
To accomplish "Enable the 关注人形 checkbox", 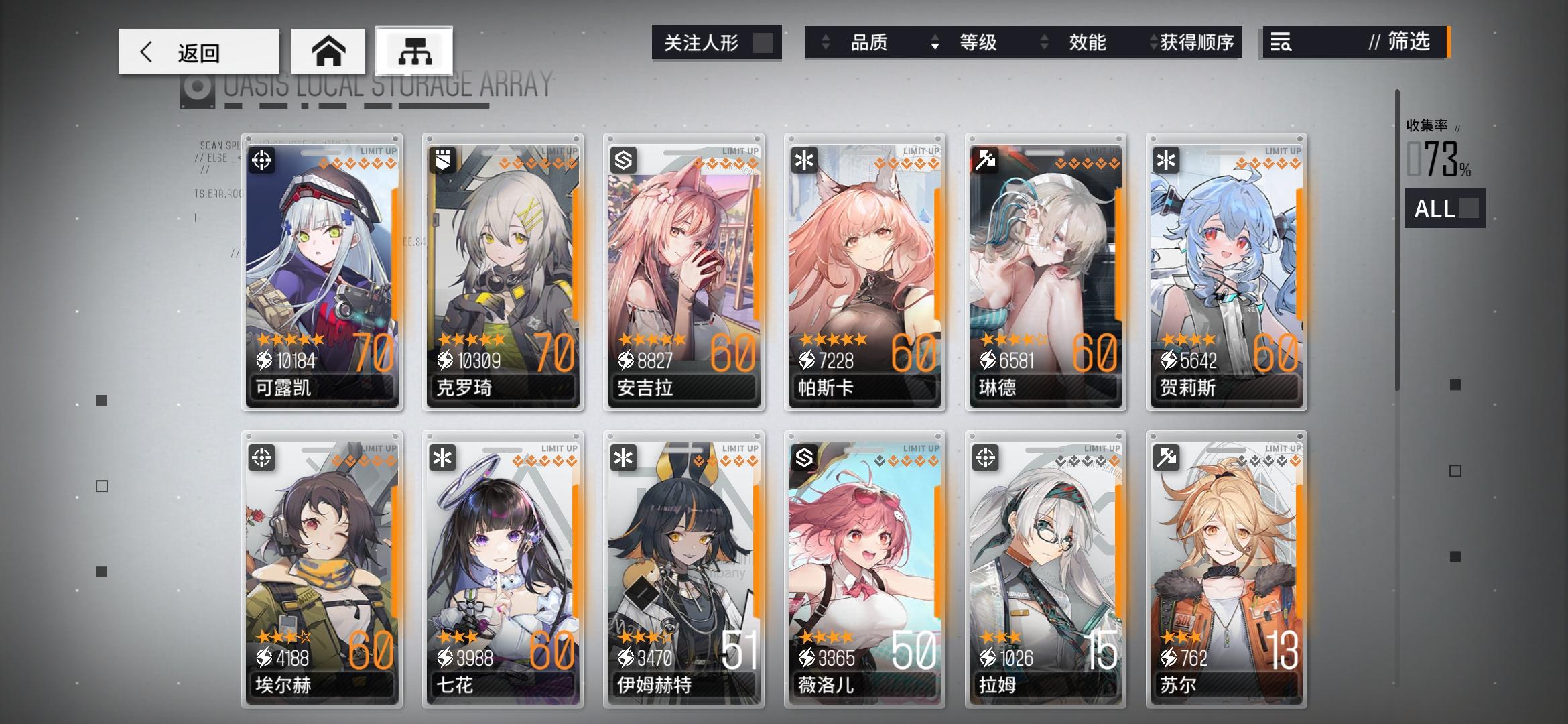I will click(762, 42).
